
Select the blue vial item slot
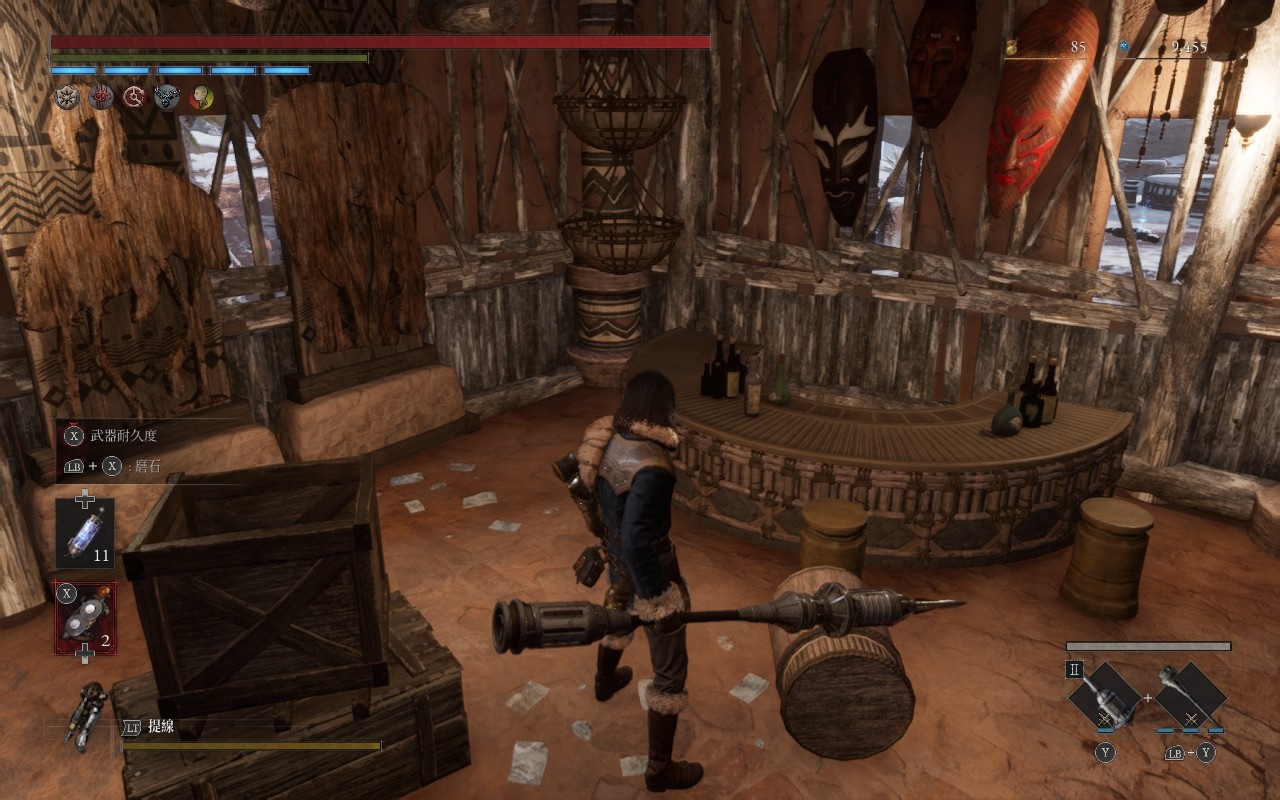[85, 534]
